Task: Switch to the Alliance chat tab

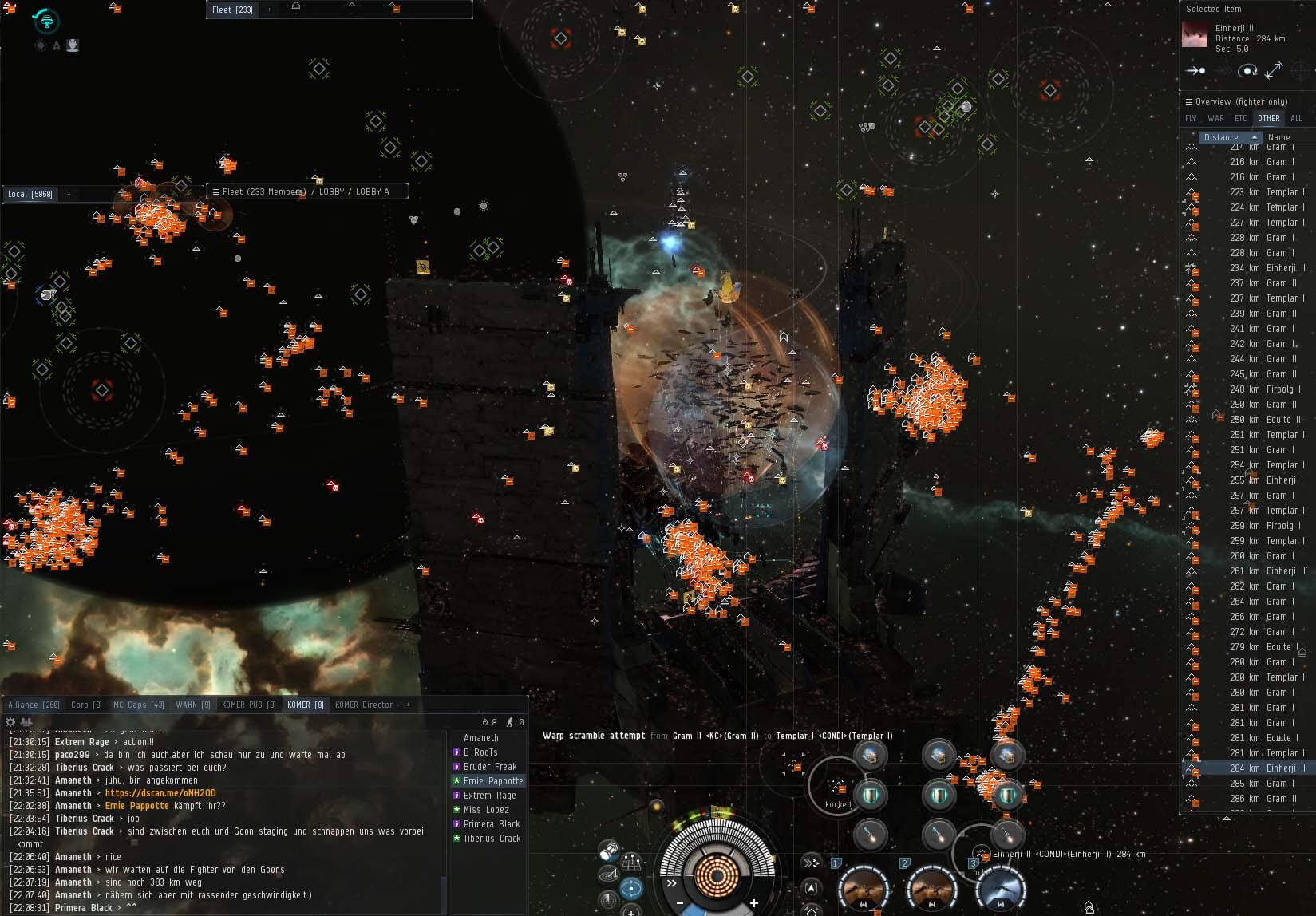Action: coord(33,705)
